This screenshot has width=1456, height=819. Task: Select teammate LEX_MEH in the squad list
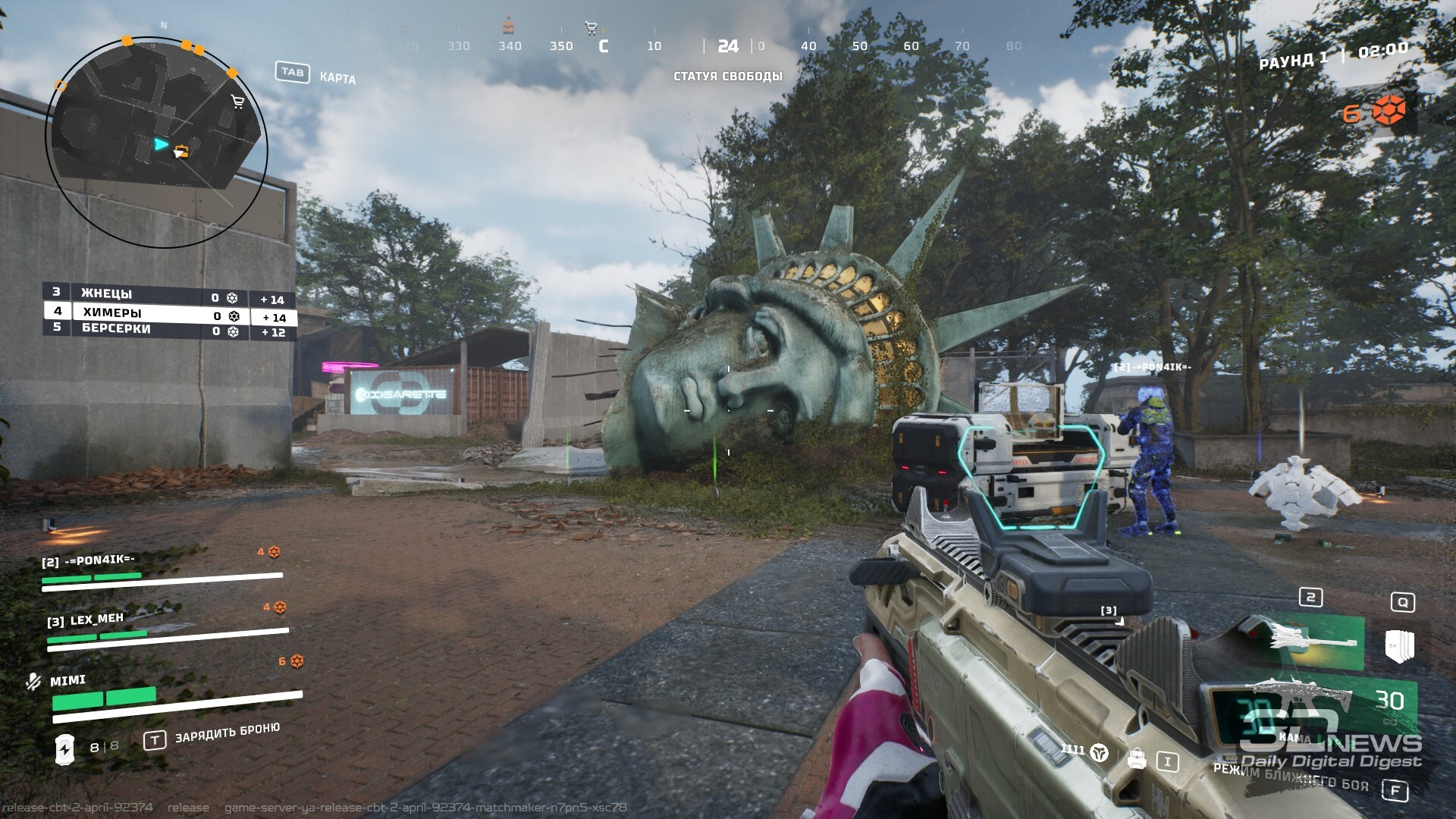(x=96, y=619)
